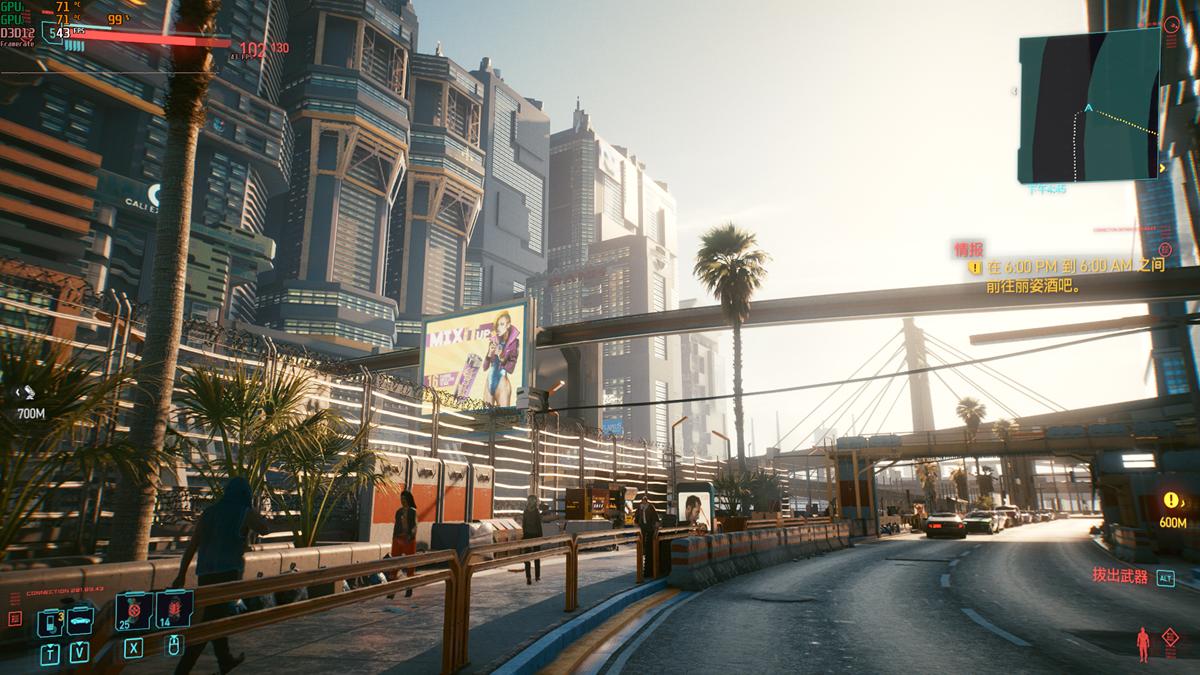
Task: Select the phone quick-access icon
Action: [50, 623]
